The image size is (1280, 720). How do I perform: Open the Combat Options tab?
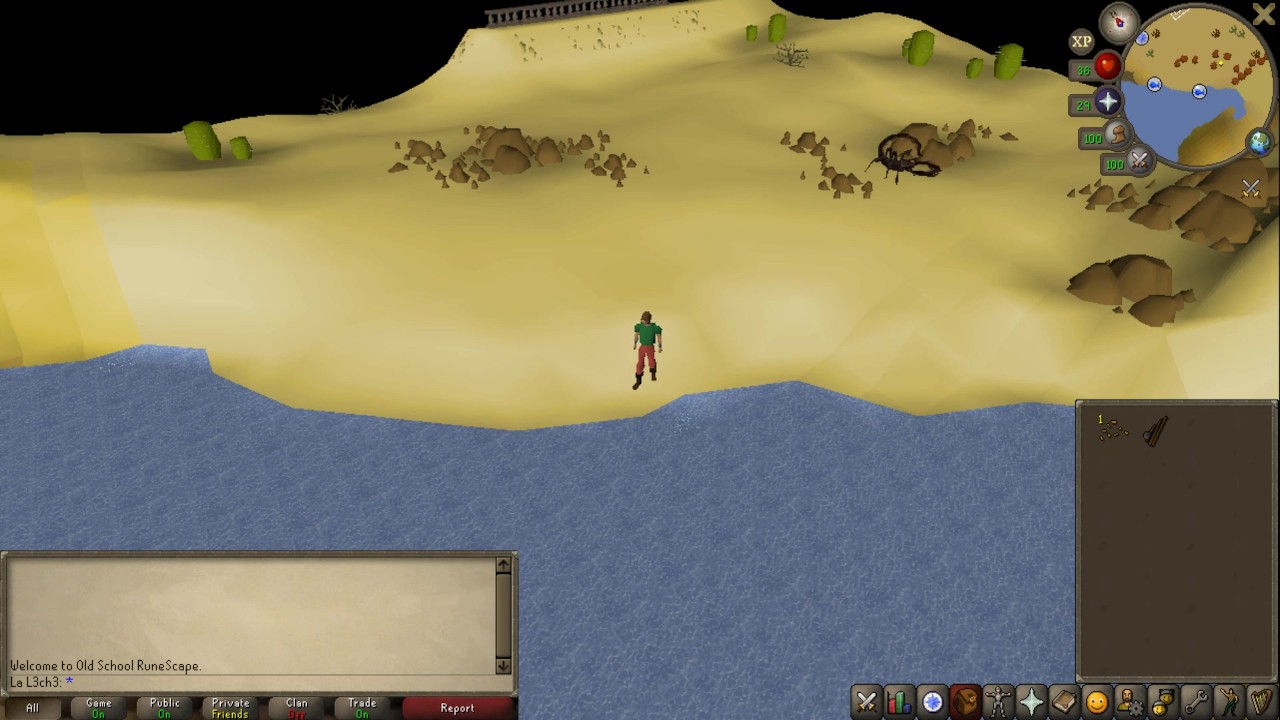866,702
